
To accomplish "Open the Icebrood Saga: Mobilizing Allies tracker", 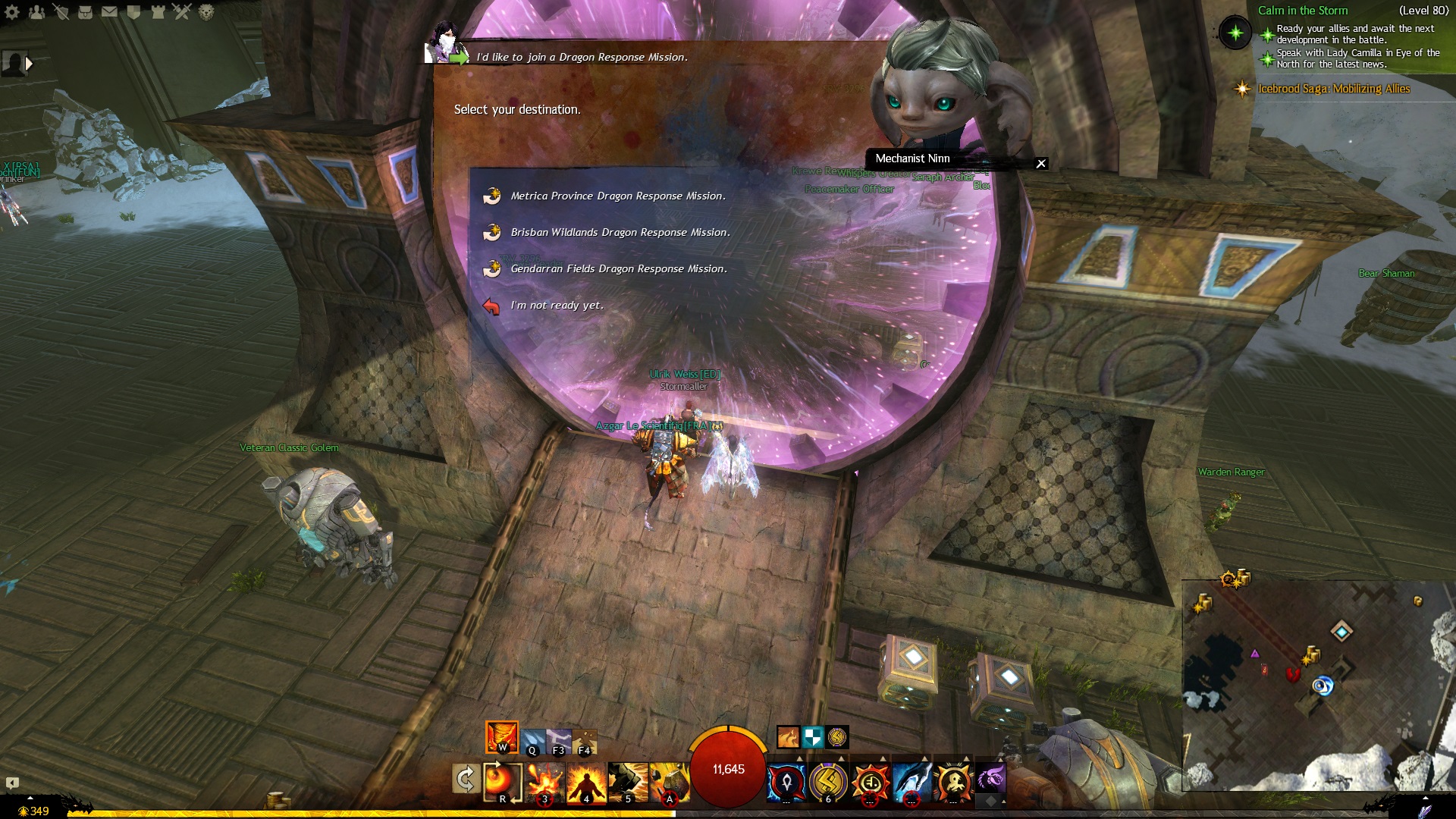I will [1333, 89].
